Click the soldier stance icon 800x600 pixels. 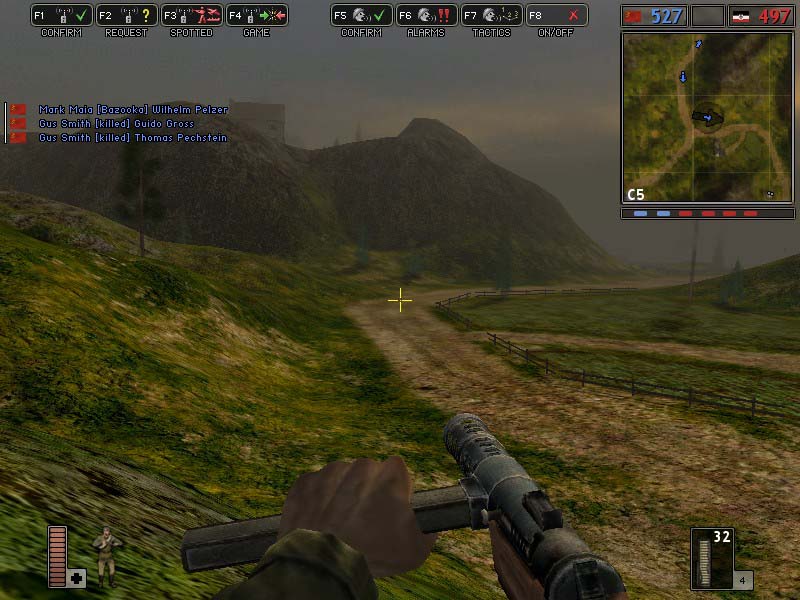point(103,555)
